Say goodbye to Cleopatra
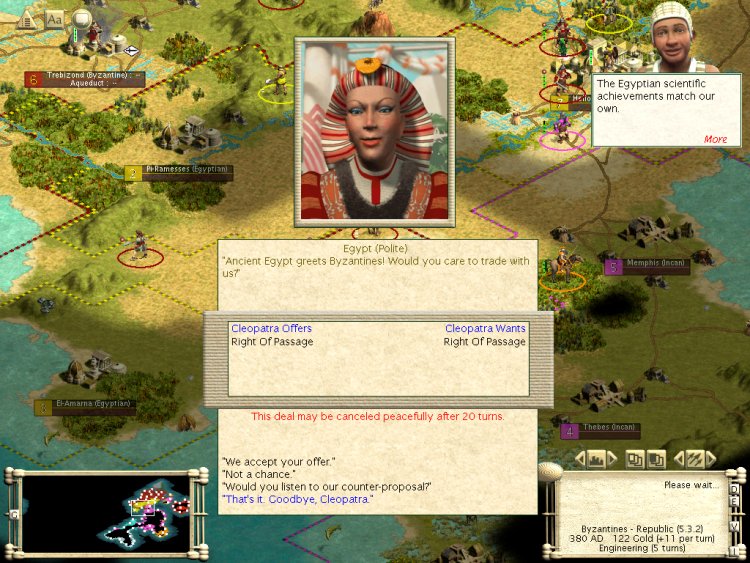 (296, 499)
